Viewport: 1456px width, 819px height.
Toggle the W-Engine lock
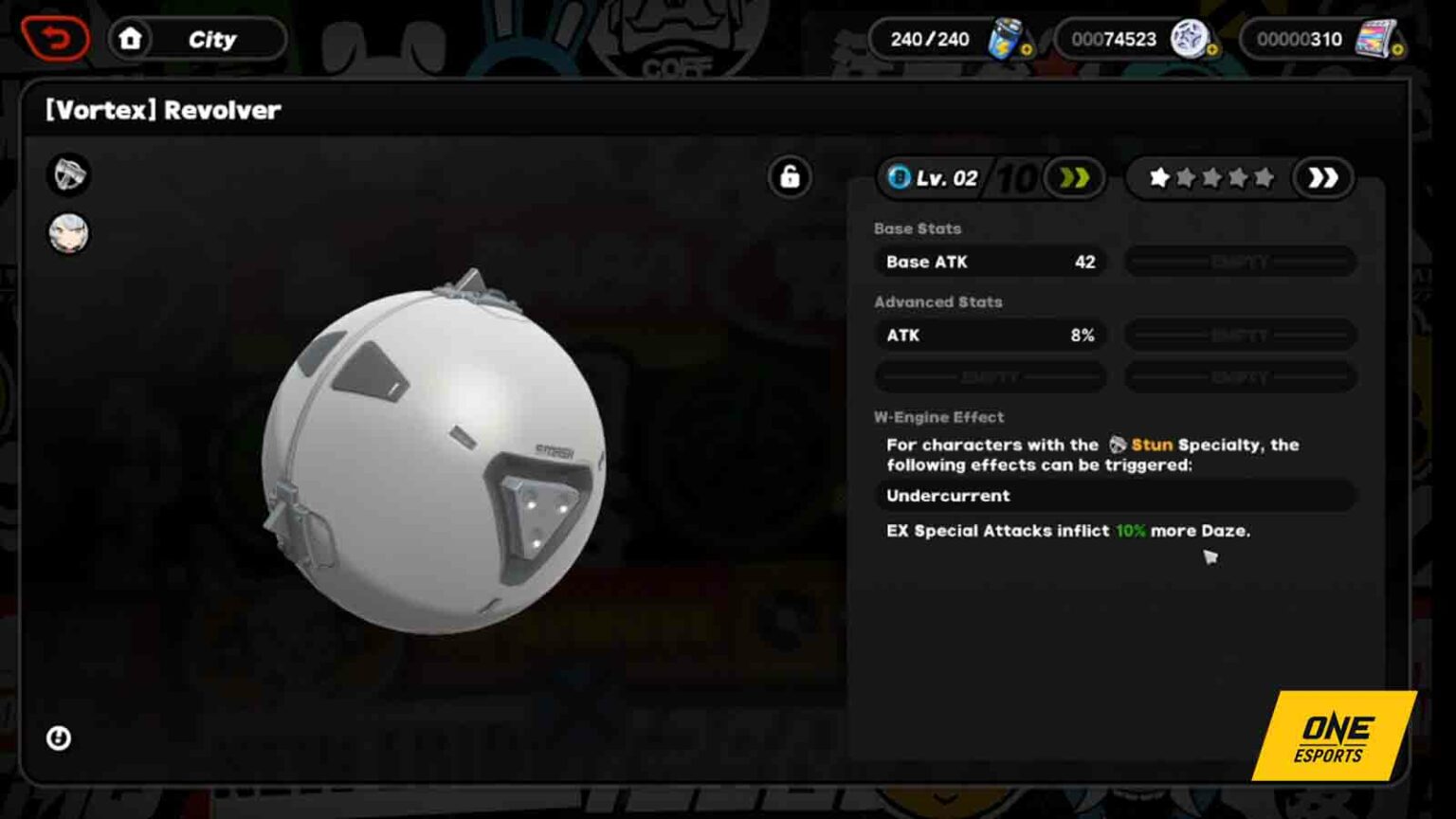pos(790,177)
